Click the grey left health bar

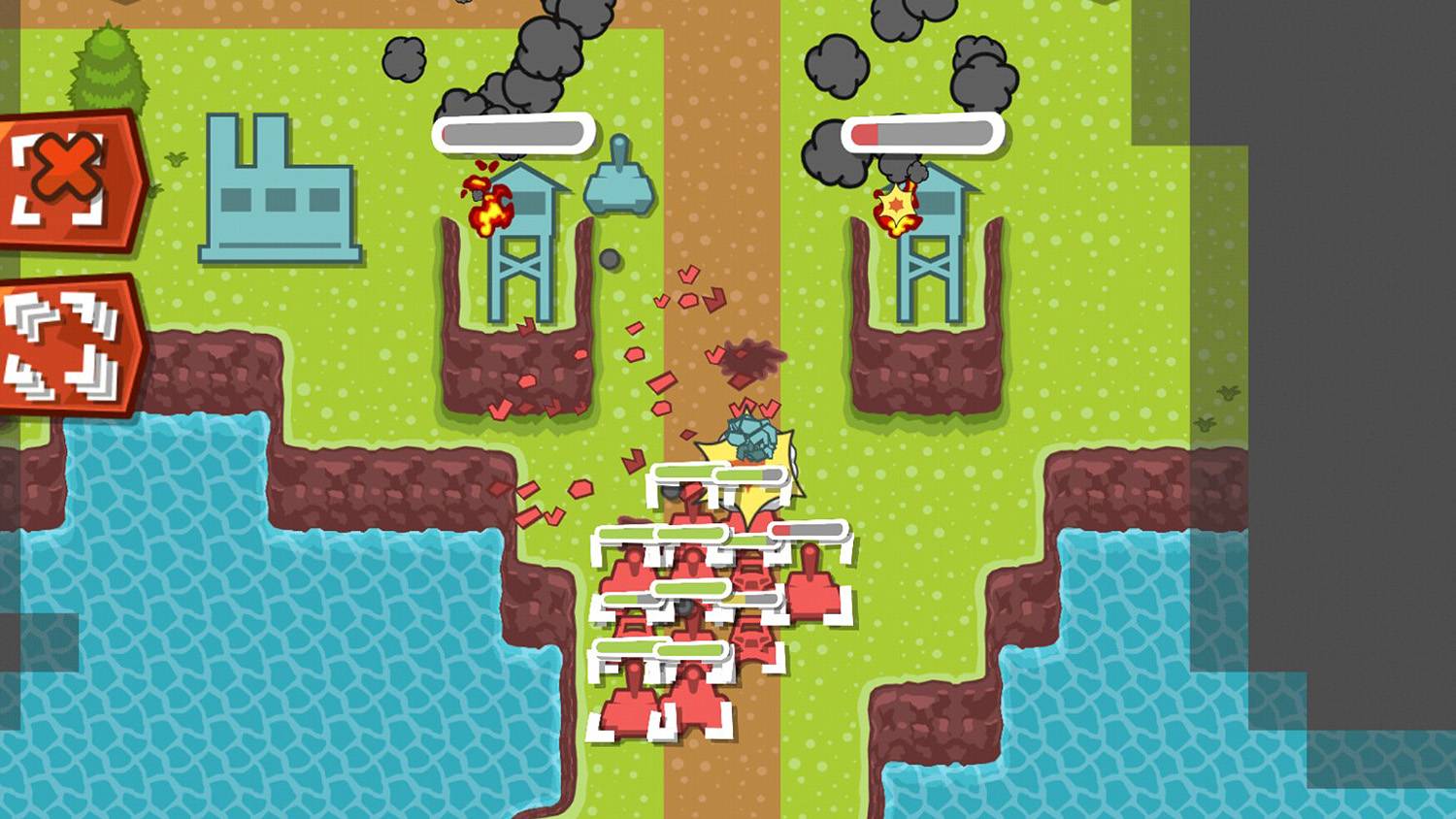click(514, 134)
